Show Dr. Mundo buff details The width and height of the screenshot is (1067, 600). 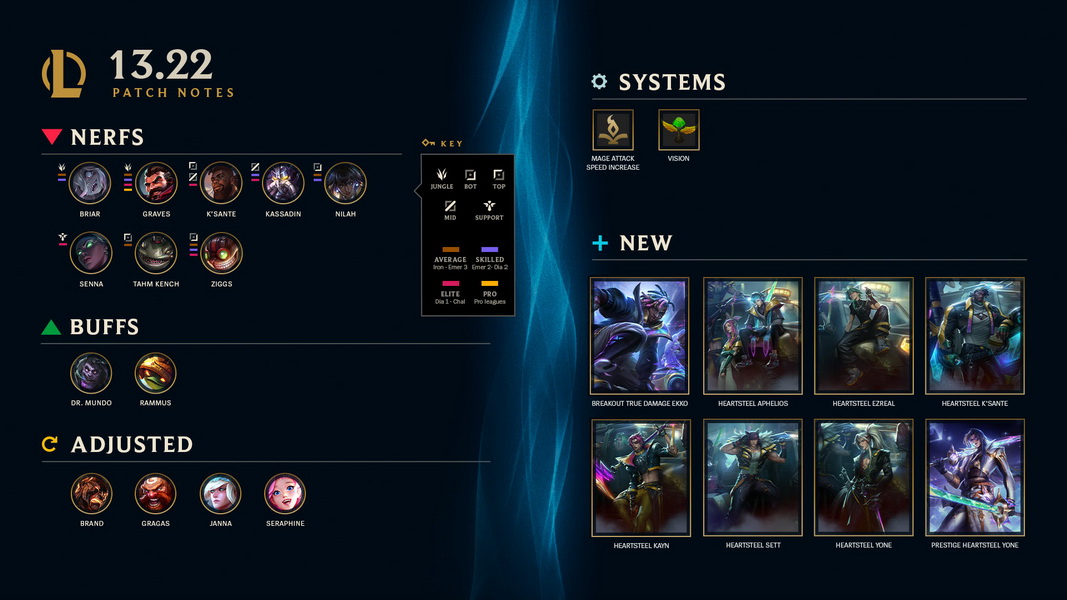pos(91,373)
